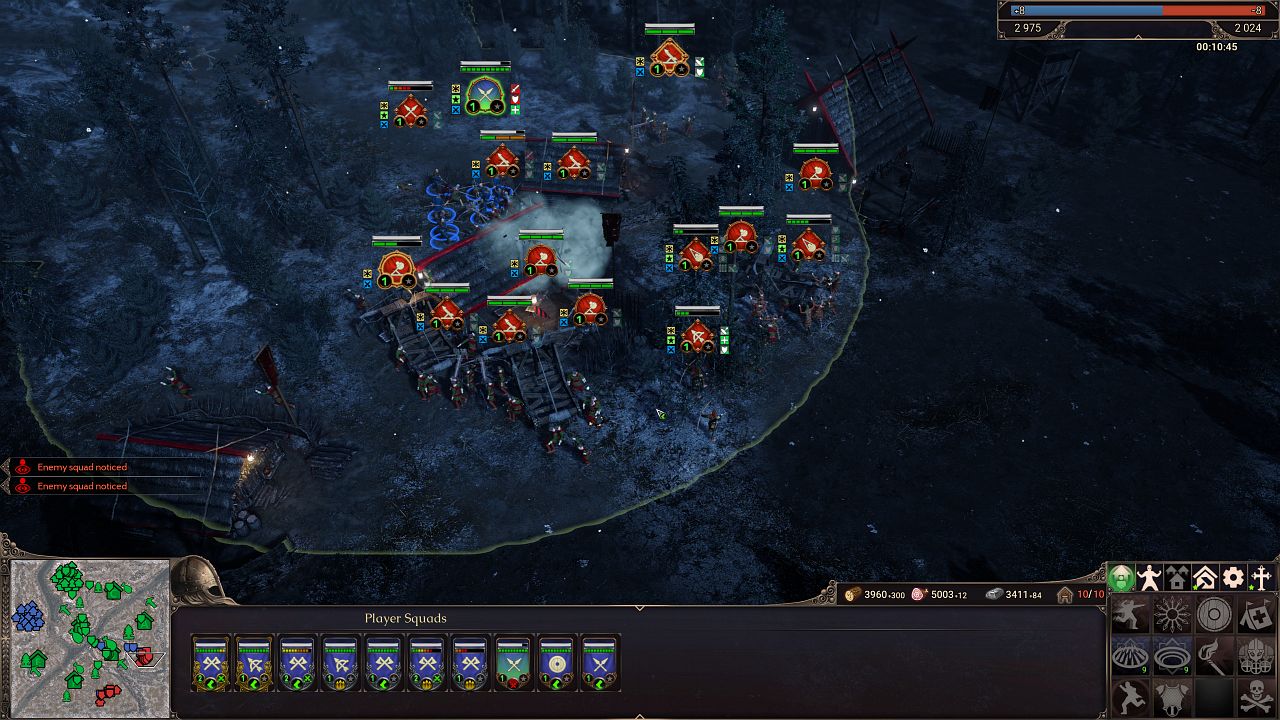This screenshot has width=1280, height=720.
Task: Activate the charging soldier ability
Action: pyautogui.click(x=1130, y=615)
